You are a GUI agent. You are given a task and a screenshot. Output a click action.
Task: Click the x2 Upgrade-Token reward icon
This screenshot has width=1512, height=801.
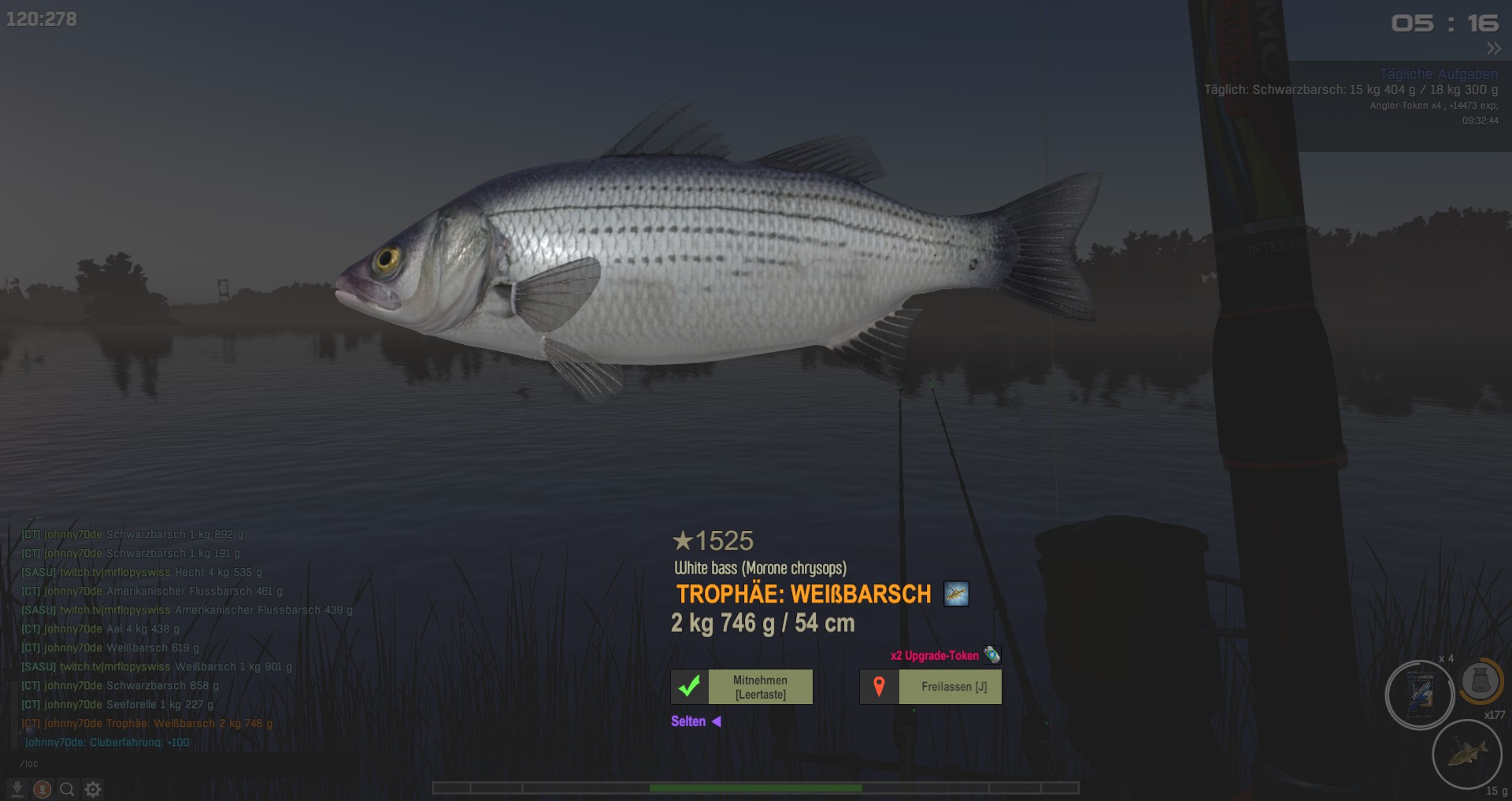[x=991, y=655]
